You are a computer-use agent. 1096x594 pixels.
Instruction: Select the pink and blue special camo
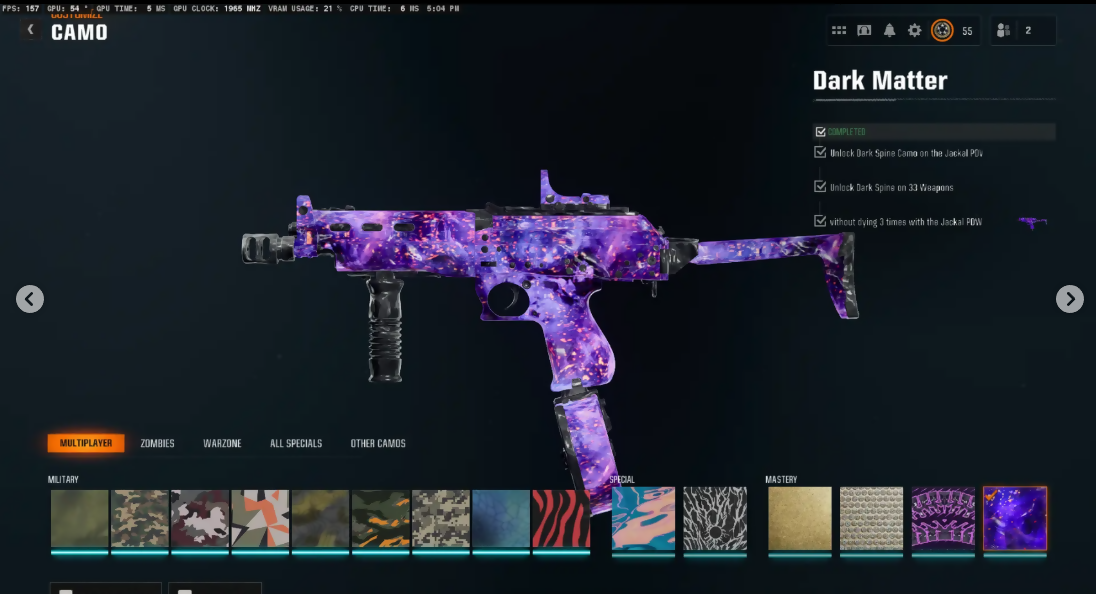pyautogui.click(x=643, y=518)
